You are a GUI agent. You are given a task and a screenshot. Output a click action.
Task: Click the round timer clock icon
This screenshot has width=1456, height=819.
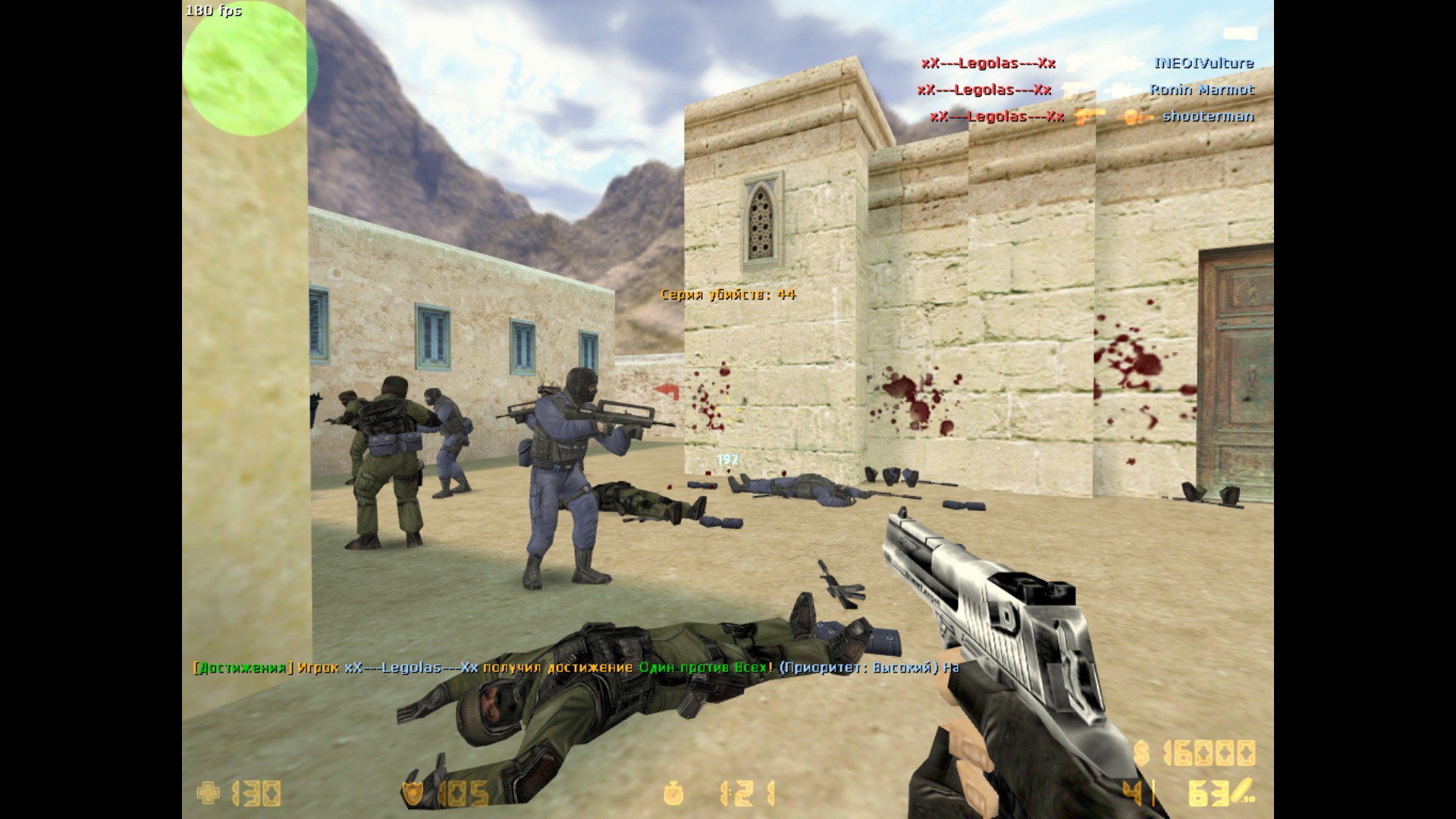point(673,794)
